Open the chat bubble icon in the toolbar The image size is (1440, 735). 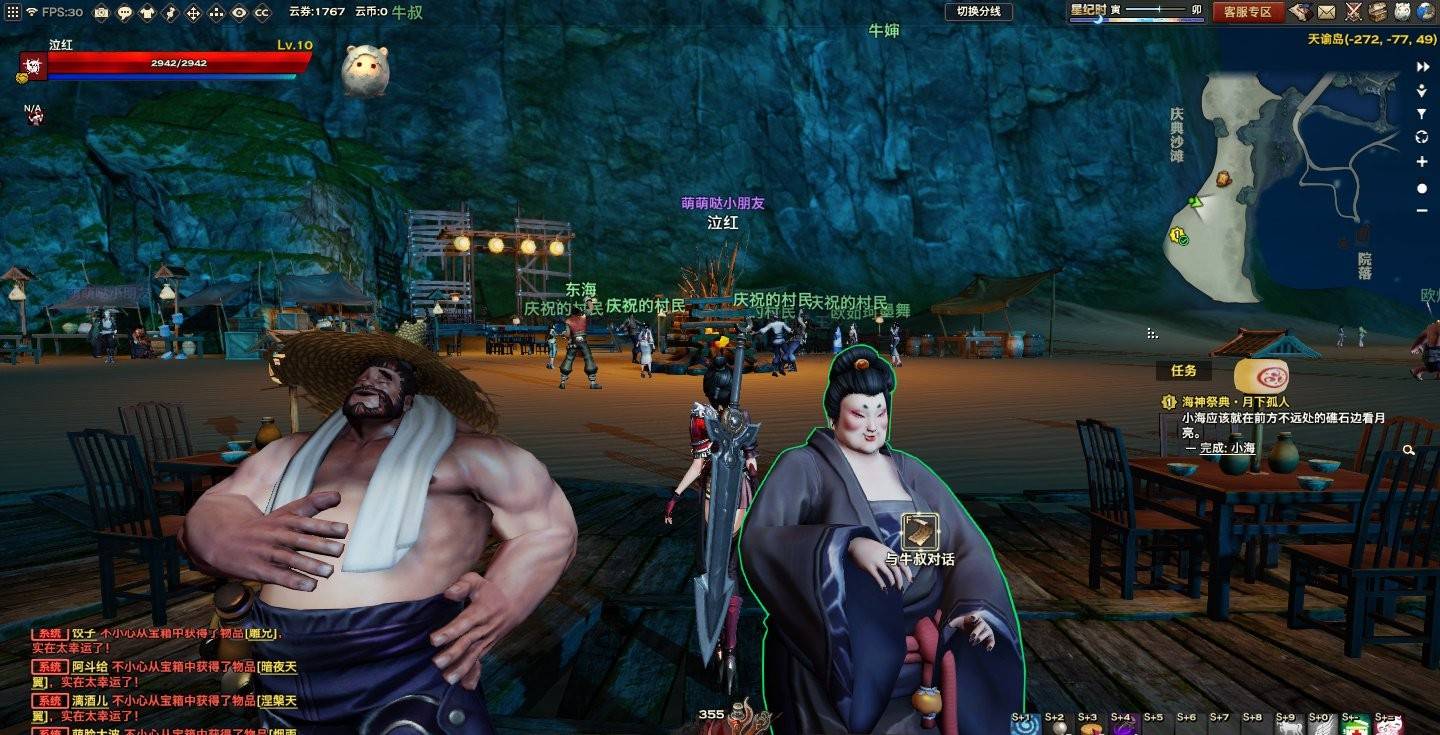tap(124, 13)
